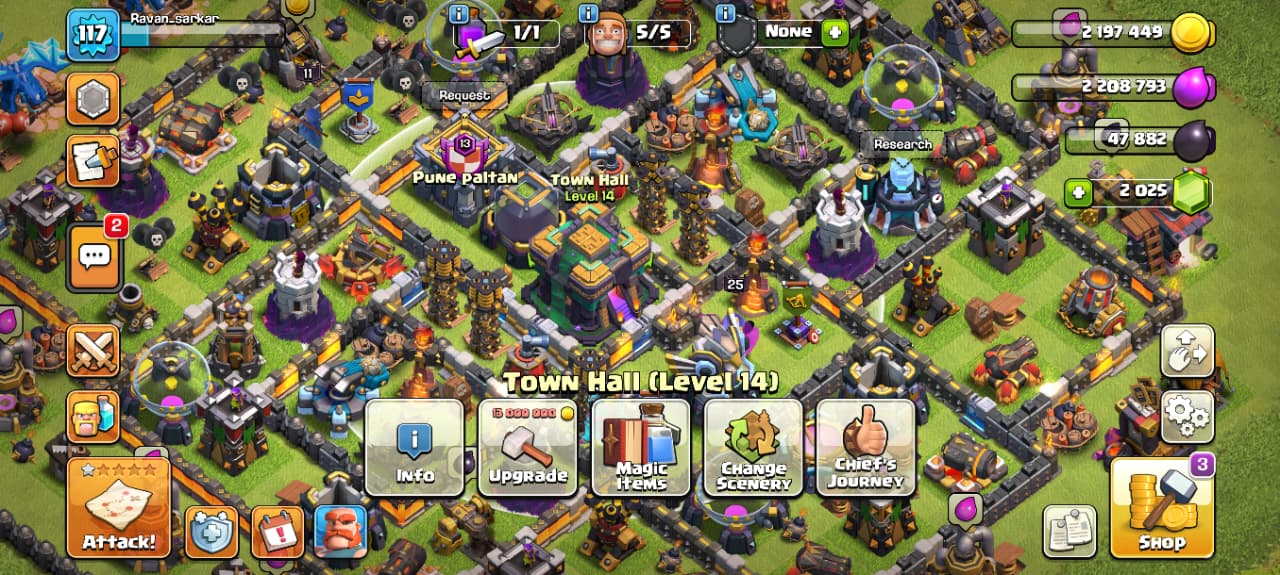Image resolution: width=1280 pixels, height=575 pixels.
Task: Tap the Request bubble above the clan castle
Action: [464, 95]
